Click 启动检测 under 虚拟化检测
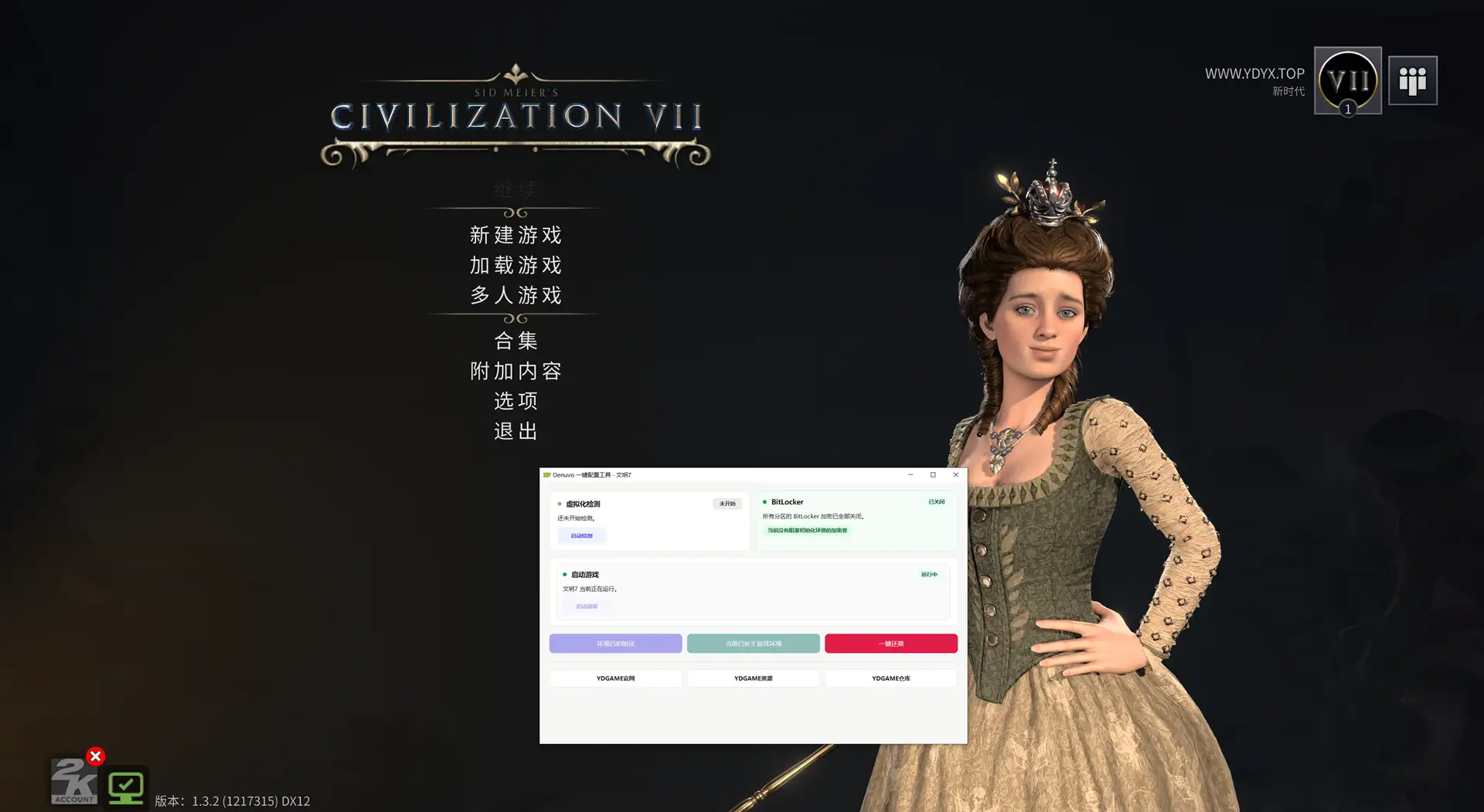The height and width of the screenshot is (812, 1484). click(x=581, y=535)
